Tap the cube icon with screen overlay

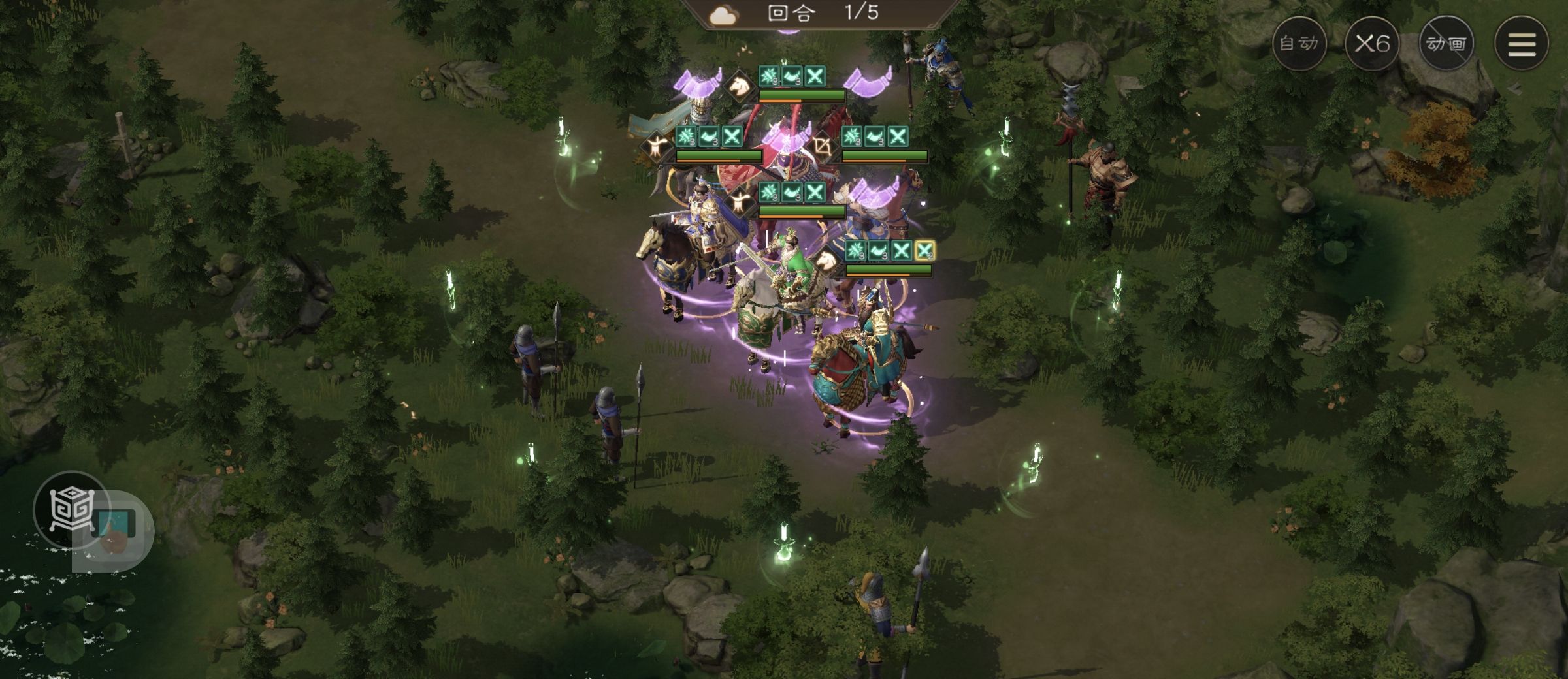pyautogui.click(x=73, y=511)
